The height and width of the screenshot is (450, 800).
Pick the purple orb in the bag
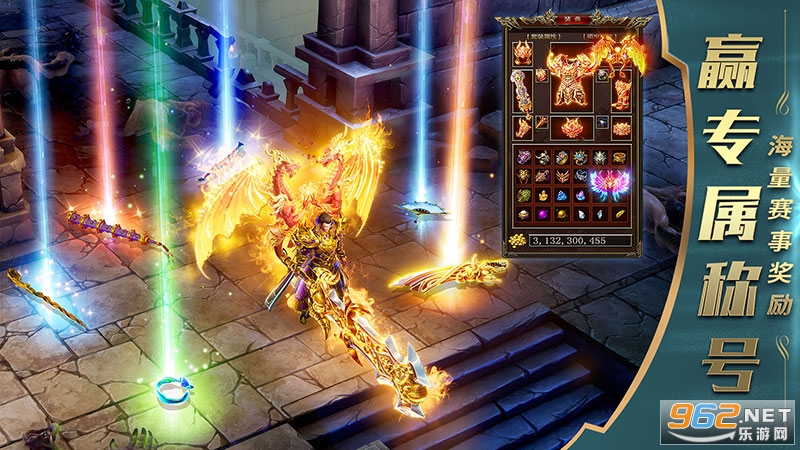542,214
